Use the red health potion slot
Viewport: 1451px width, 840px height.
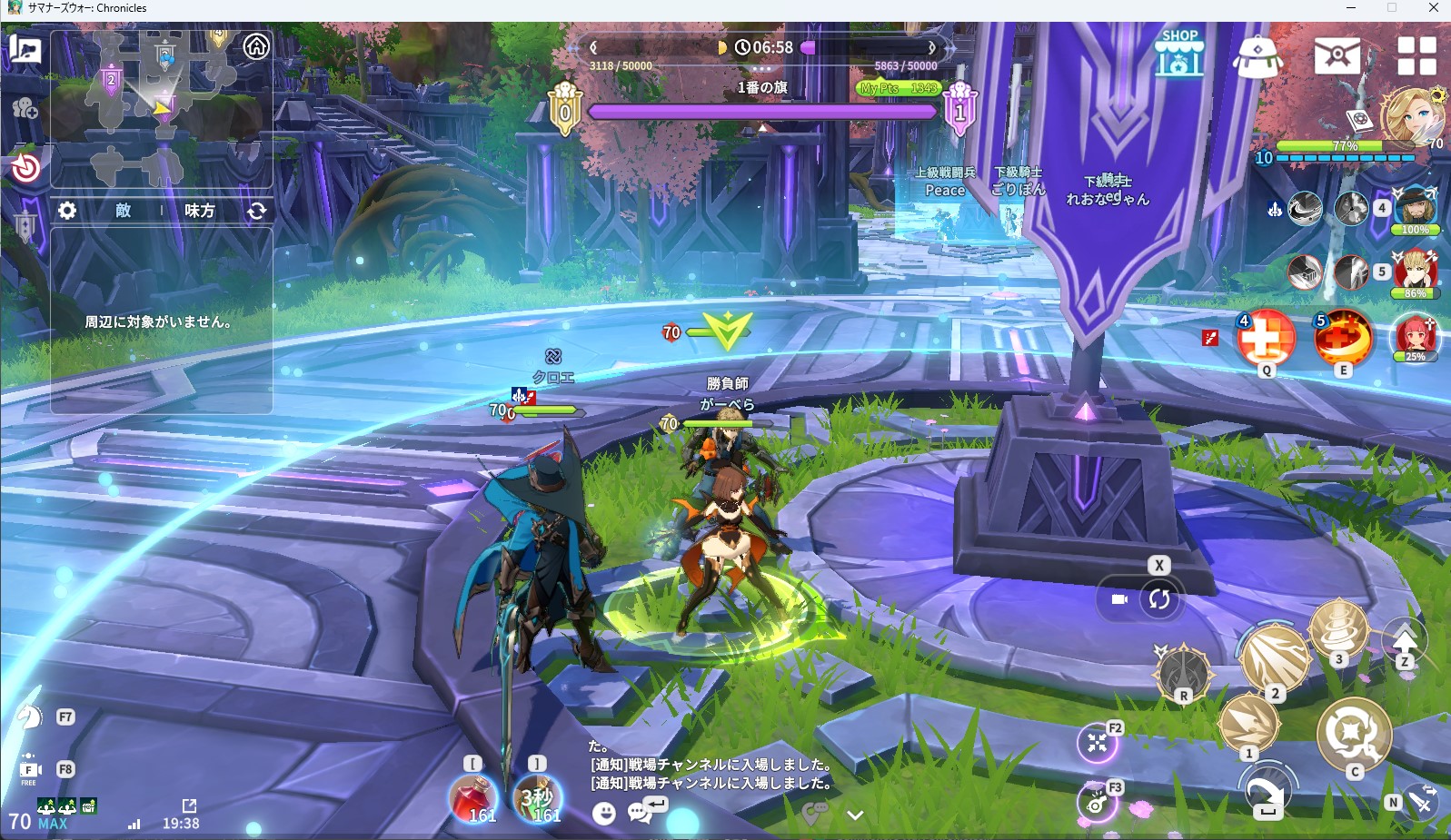(472, 797)
